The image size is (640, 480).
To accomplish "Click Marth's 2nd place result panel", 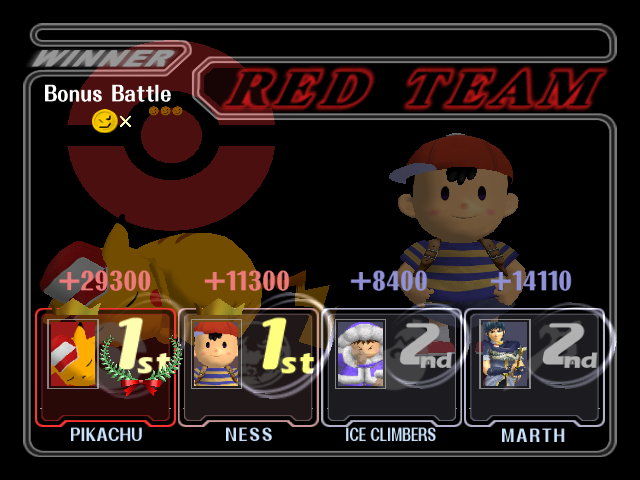I will tap(534, 365).
